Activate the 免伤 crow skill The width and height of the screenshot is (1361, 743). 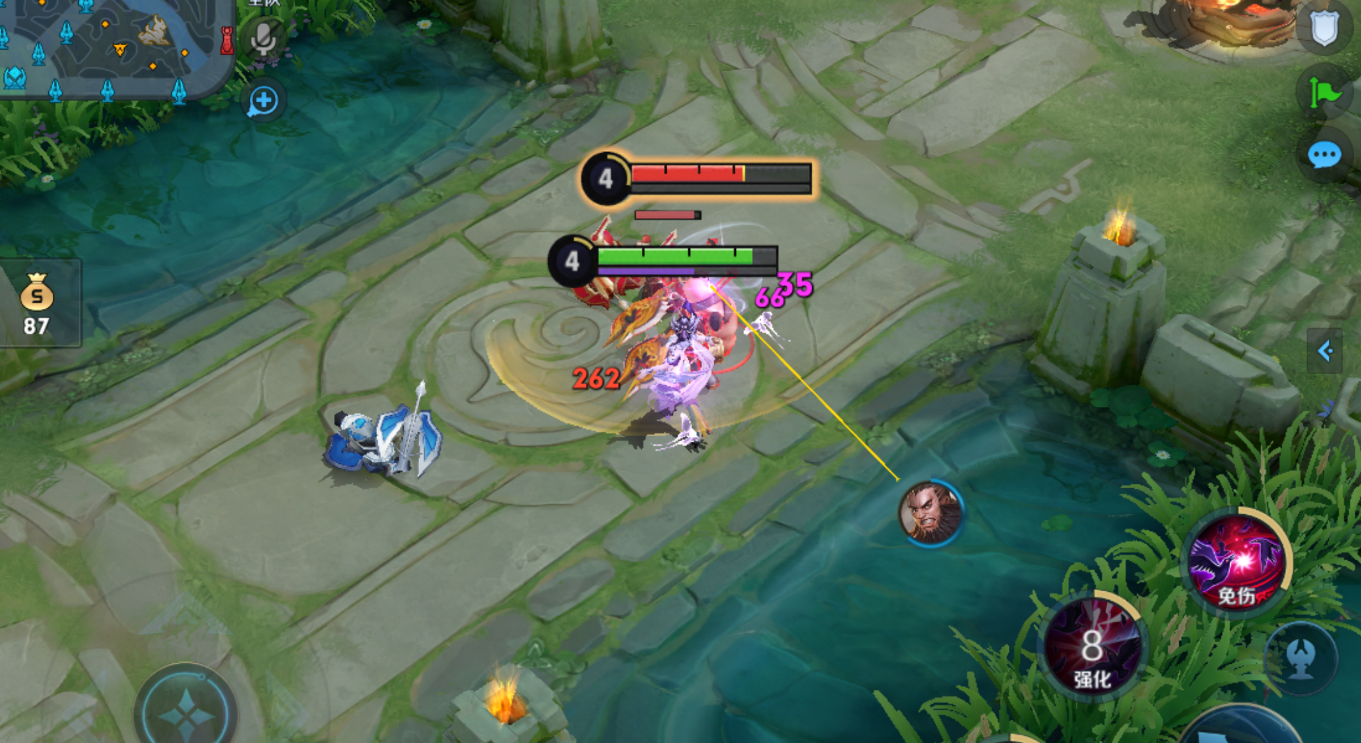pyautogui.click(x=1236, y=563)
